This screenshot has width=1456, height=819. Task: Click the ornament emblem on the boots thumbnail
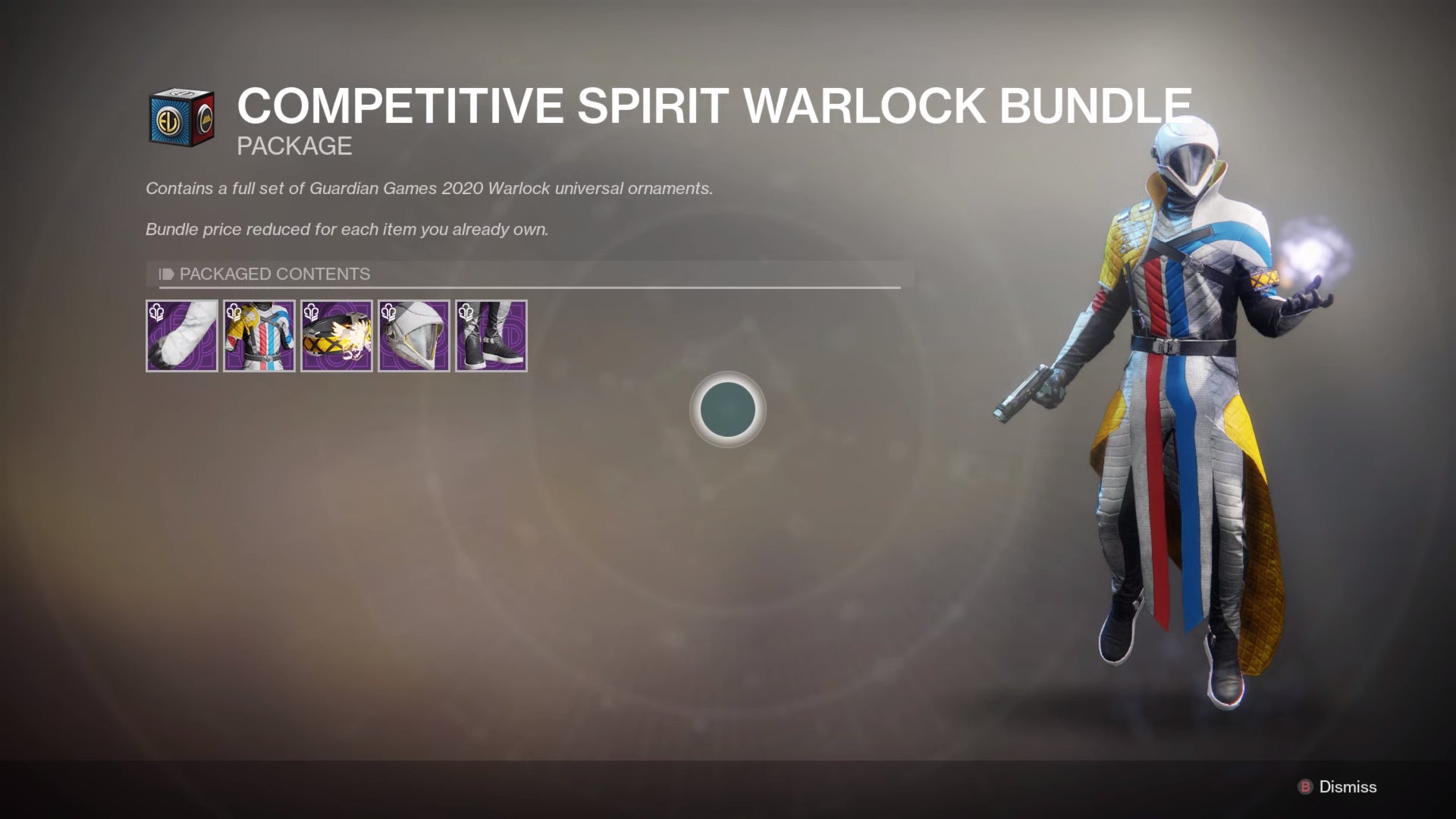click(x=466, y=312)
